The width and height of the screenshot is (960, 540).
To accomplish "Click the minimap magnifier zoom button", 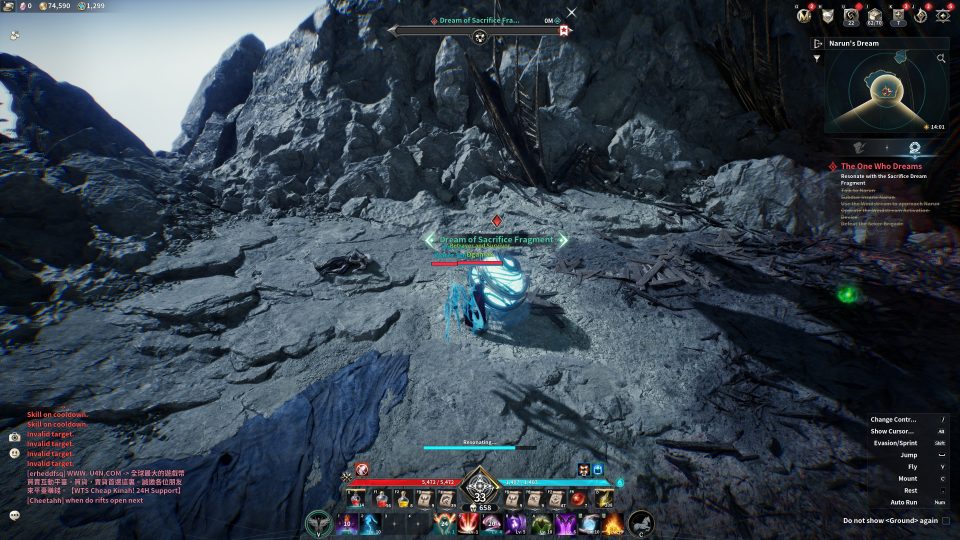I will (x=941, y=59).
